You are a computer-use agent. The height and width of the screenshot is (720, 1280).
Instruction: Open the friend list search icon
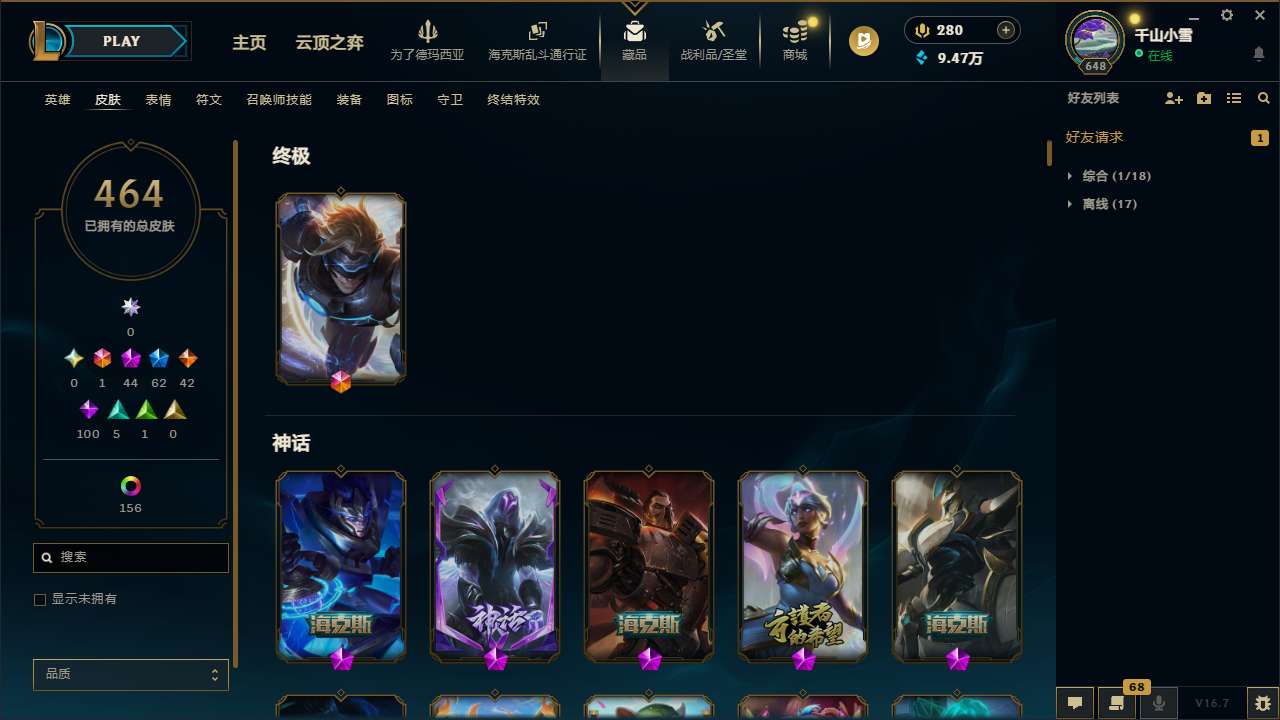click(1263, 98)
